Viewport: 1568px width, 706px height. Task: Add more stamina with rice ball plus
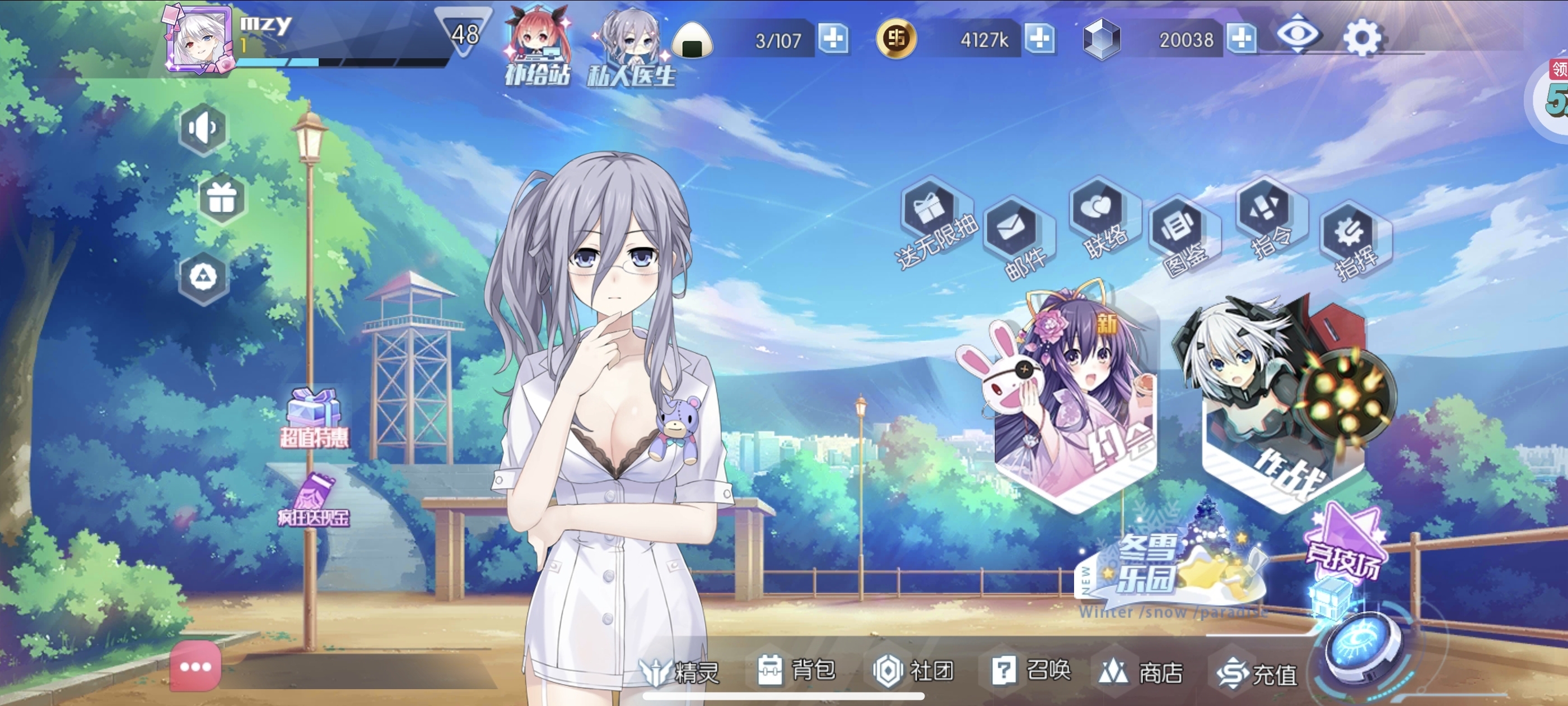[x=833, y=39]
